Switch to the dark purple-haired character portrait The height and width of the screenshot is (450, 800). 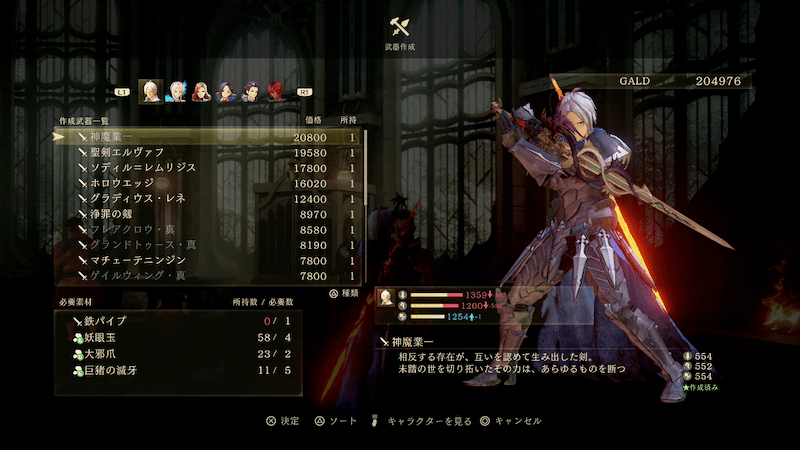[x=250, y=91]
